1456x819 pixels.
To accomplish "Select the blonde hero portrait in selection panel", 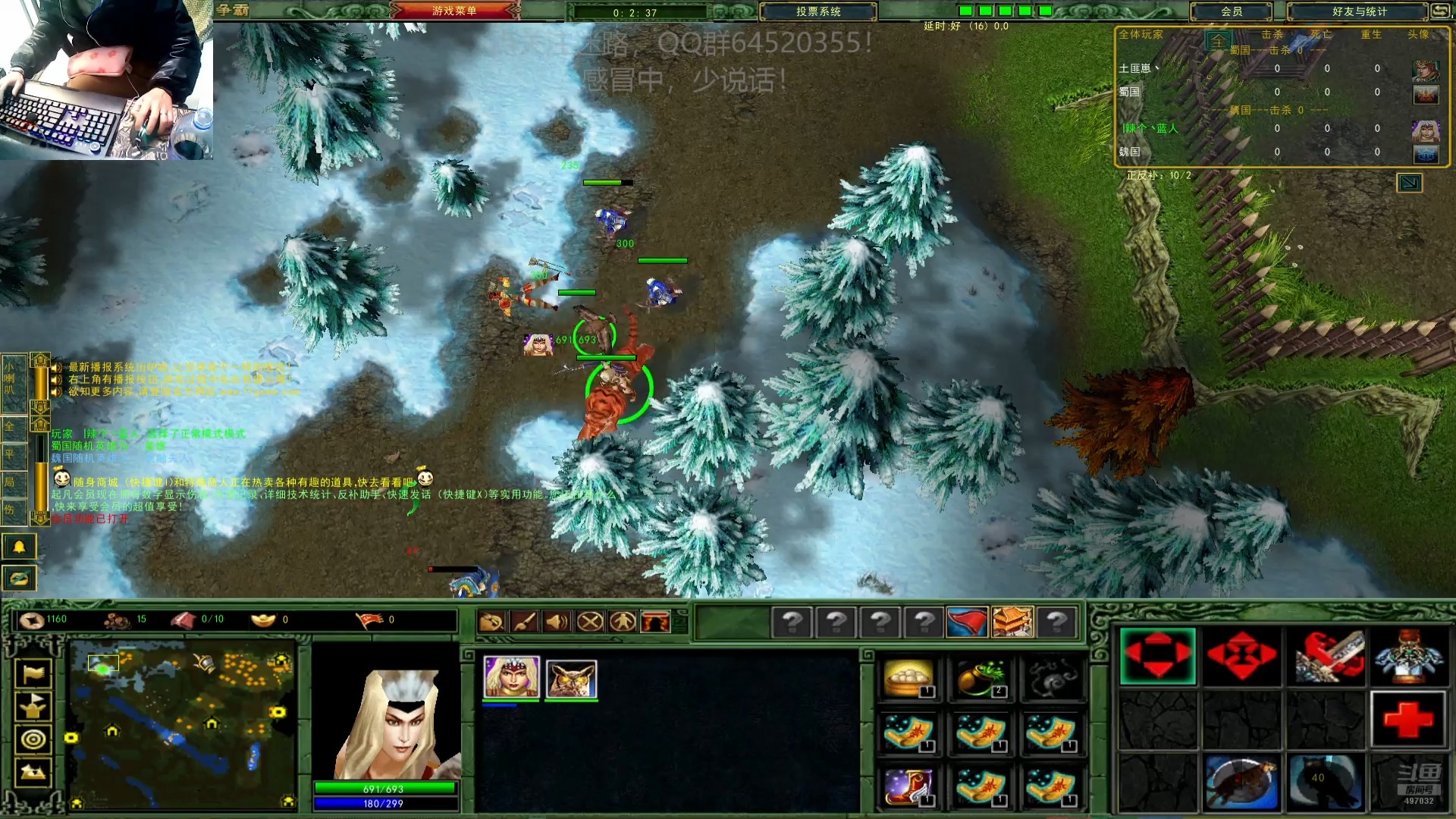I will click(511, 677).
